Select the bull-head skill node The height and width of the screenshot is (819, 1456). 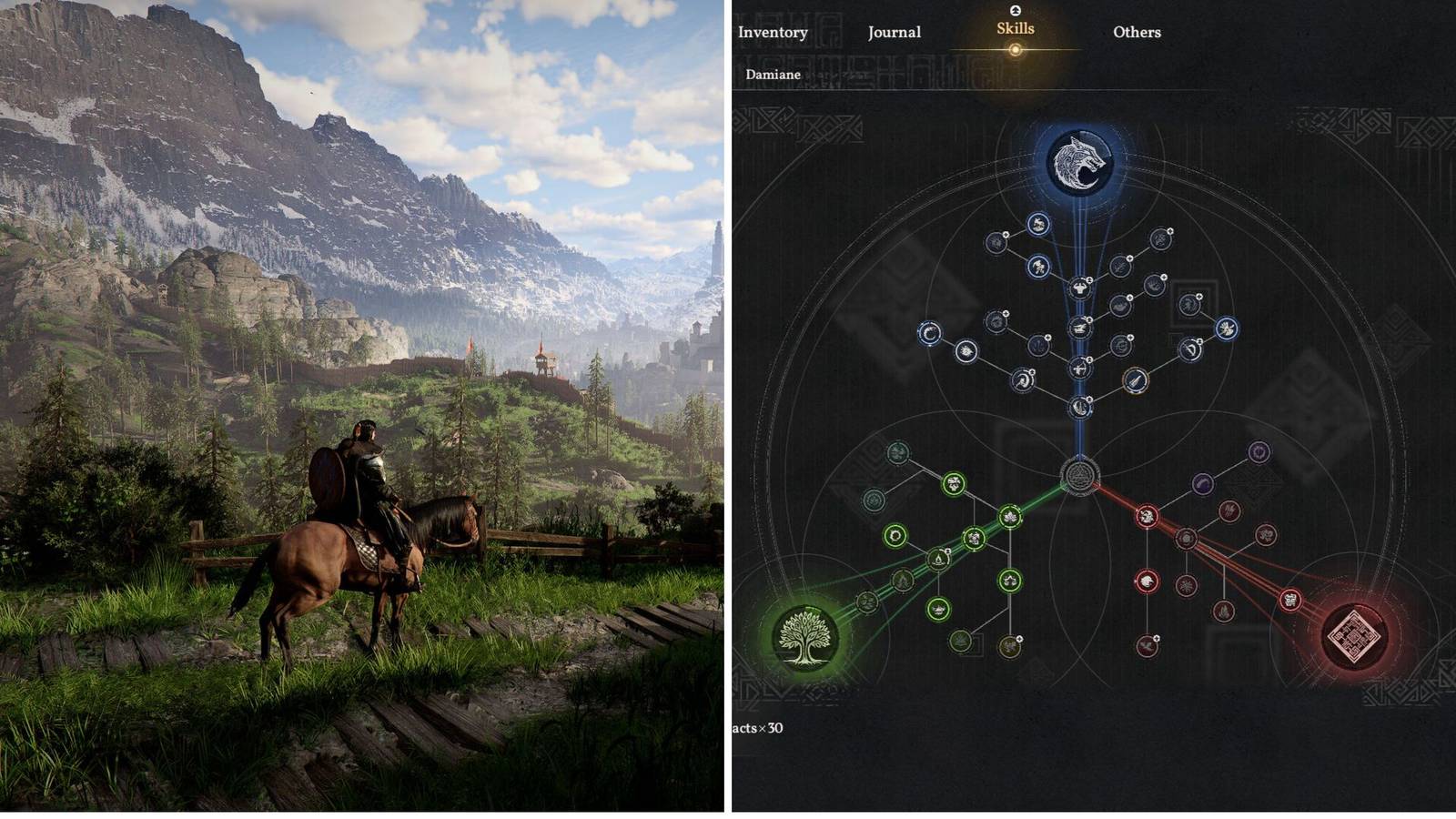(1080, 288)
